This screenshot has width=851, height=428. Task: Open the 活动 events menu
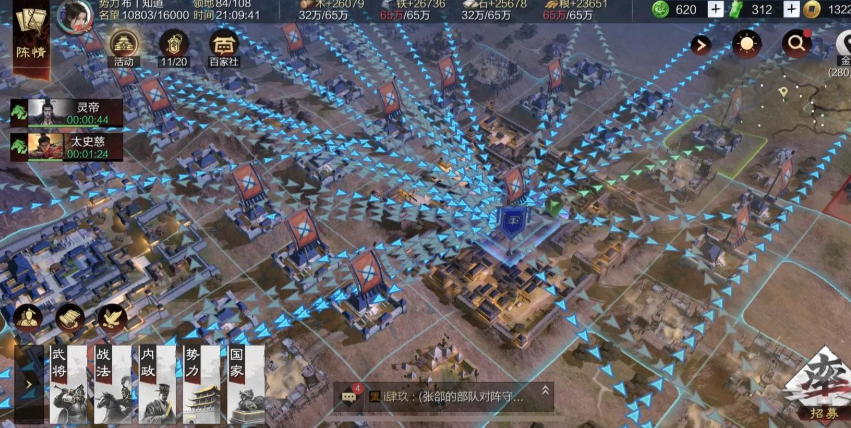[x=124, y=47]
